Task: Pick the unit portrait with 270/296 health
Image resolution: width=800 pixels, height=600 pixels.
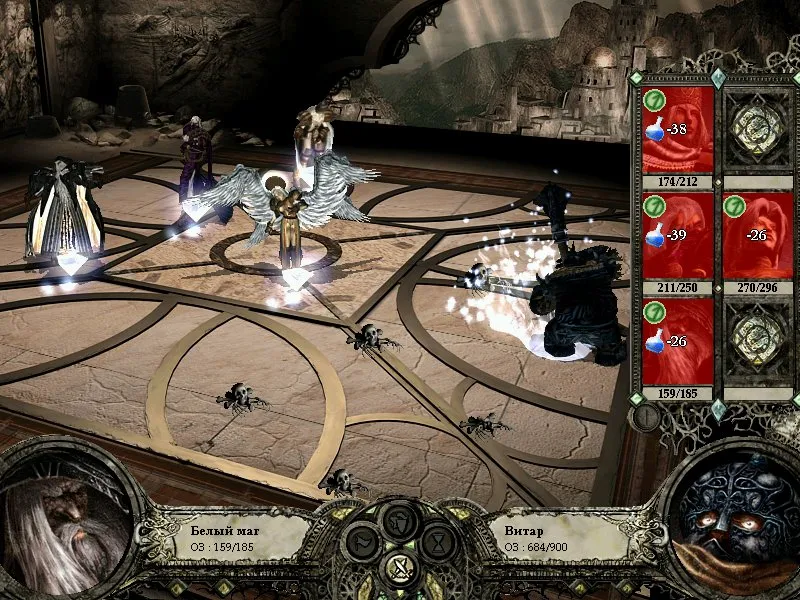Action: click(757, 236)
